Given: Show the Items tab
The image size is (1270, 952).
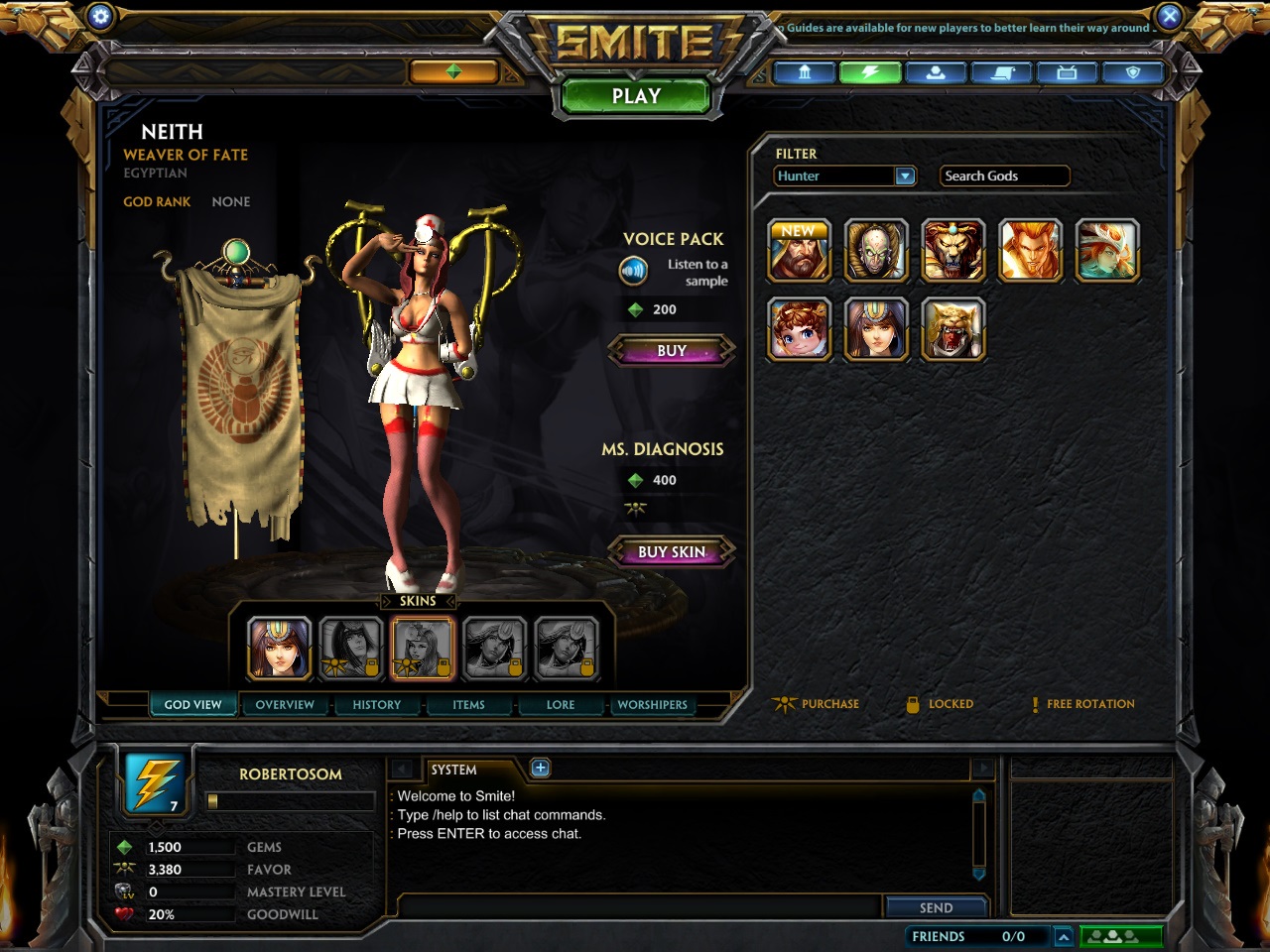Looking at the screenshot, I should pos(468,704).
